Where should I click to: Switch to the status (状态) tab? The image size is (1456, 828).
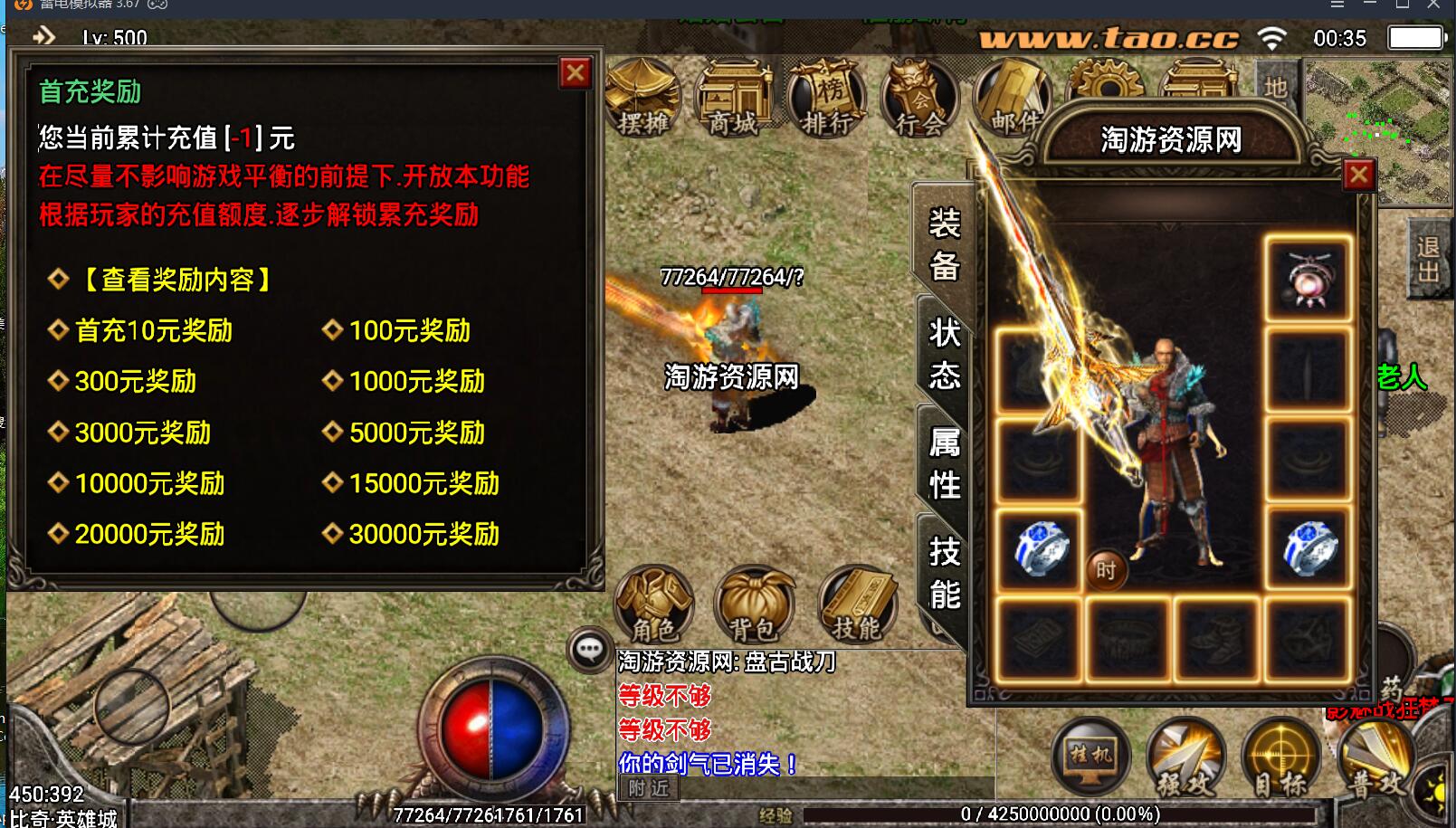click(944, 353)
